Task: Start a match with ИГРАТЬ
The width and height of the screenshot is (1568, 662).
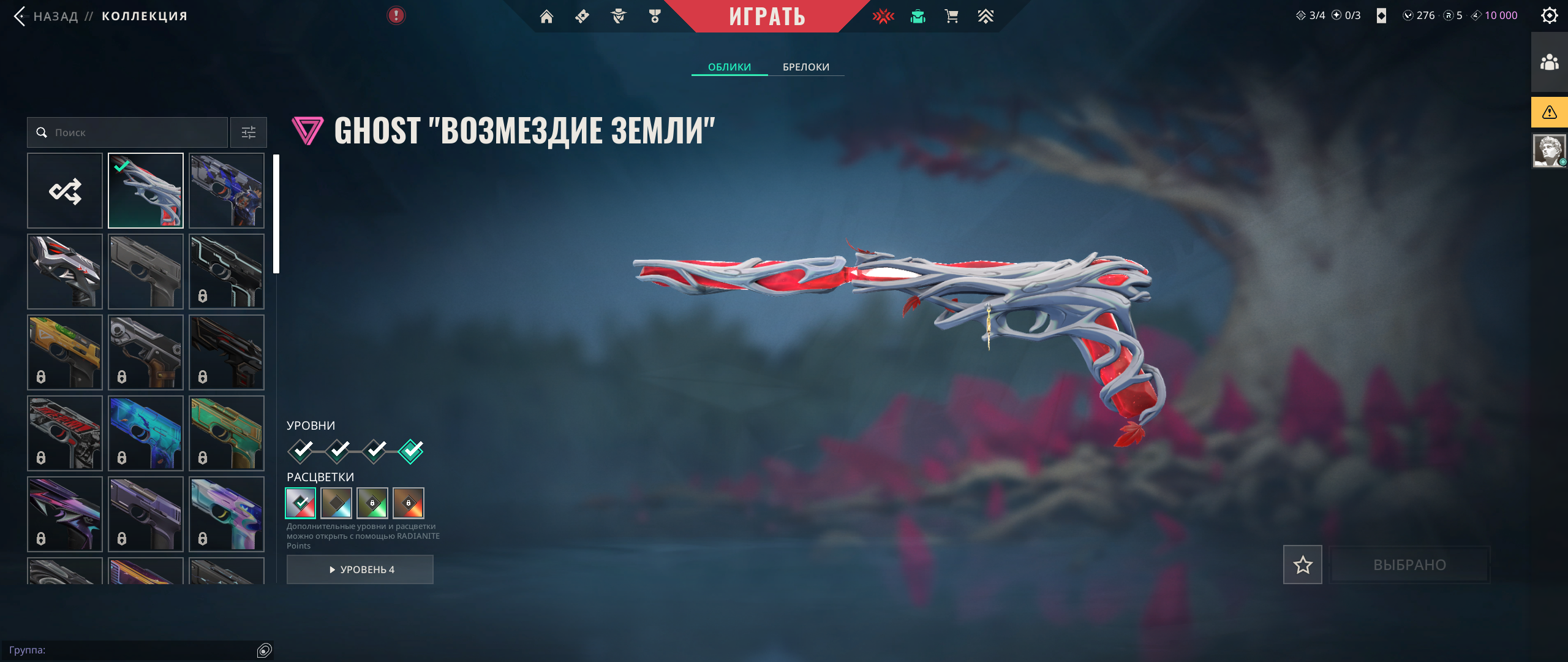Action: (767, 17)
